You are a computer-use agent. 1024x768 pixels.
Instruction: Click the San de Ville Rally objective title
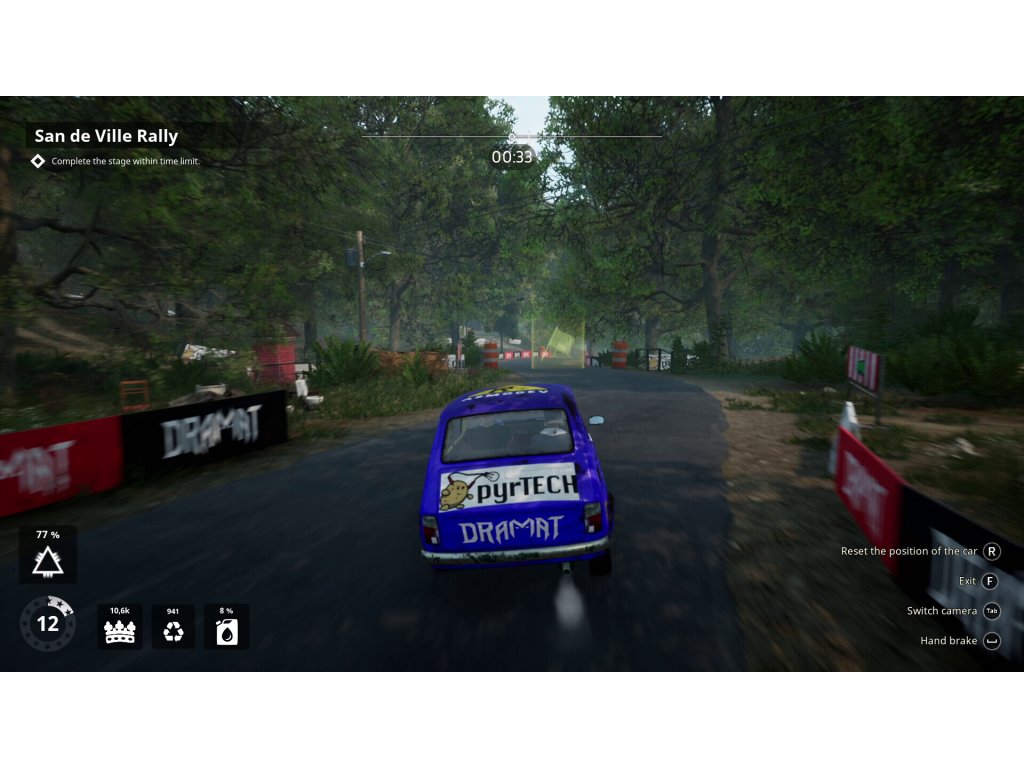point(106,136)
